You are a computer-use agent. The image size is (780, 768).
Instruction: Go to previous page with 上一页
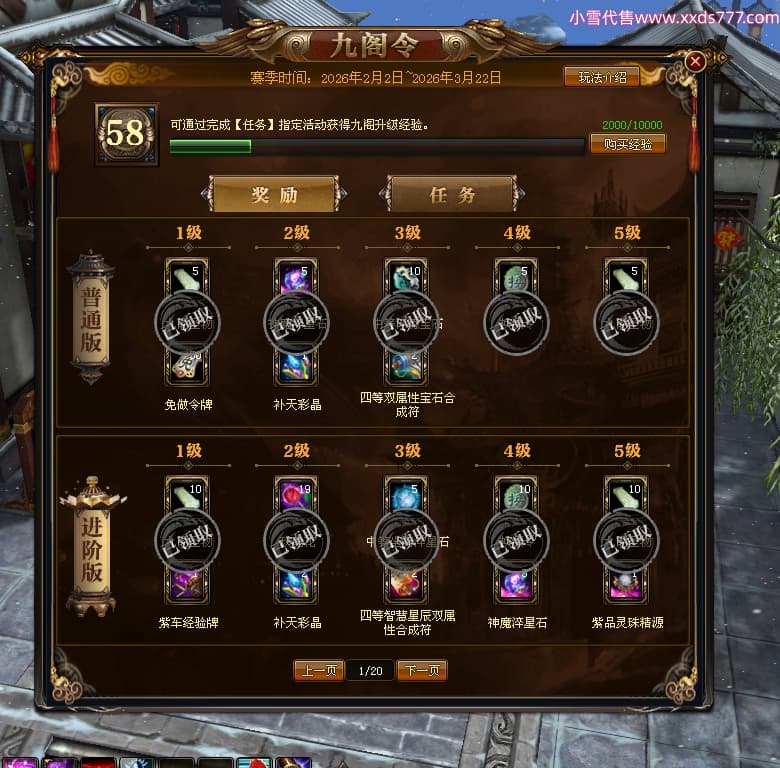tap(319, 670)
